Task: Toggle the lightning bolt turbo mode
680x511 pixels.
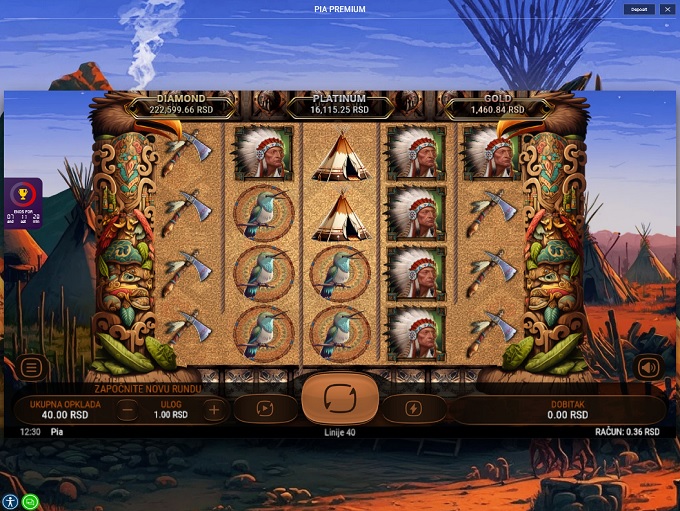Action: [414, 408]
